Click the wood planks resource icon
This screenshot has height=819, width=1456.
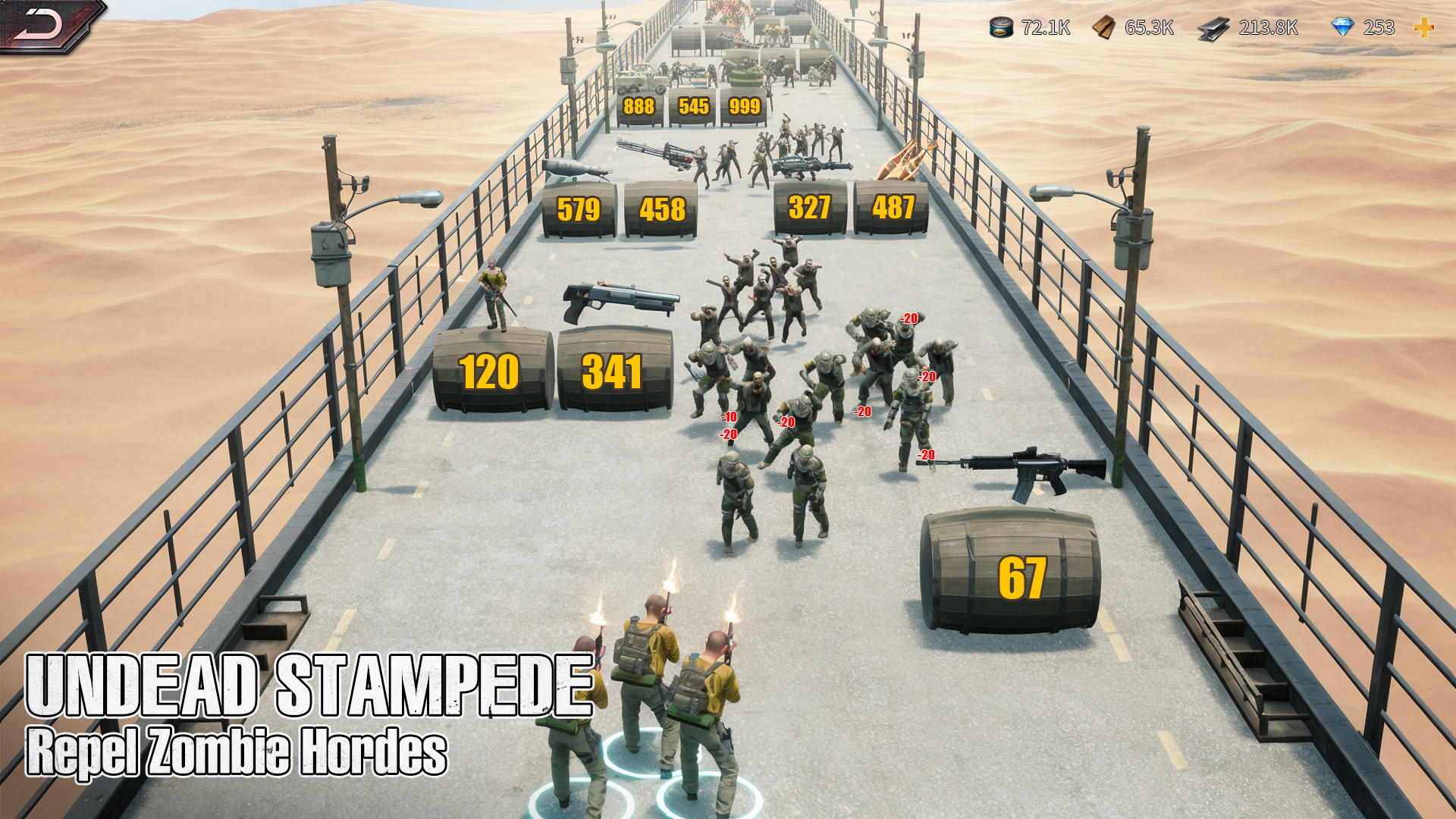1105,29
